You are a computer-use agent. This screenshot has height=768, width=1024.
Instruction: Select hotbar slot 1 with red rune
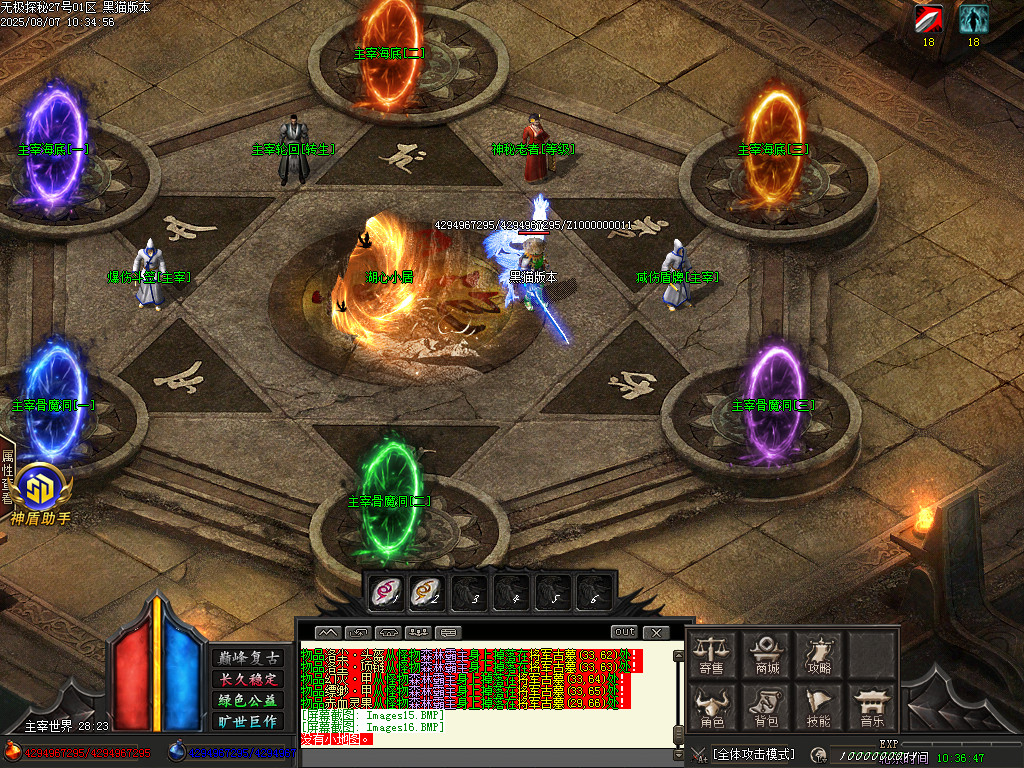(x=384, y=592)
